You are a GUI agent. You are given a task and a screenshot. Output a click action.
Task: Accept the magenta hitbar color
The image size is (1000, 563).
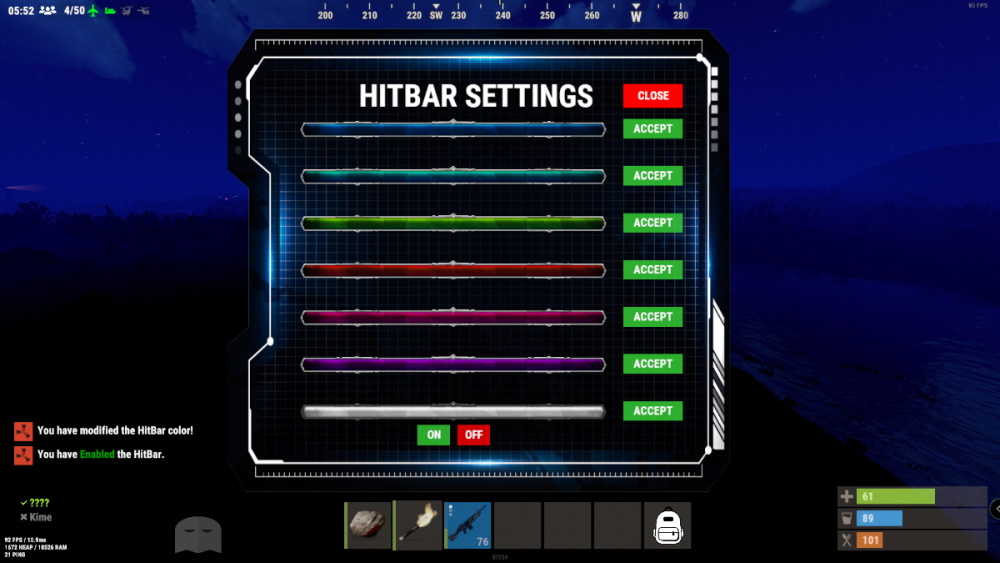pos(652,317)
